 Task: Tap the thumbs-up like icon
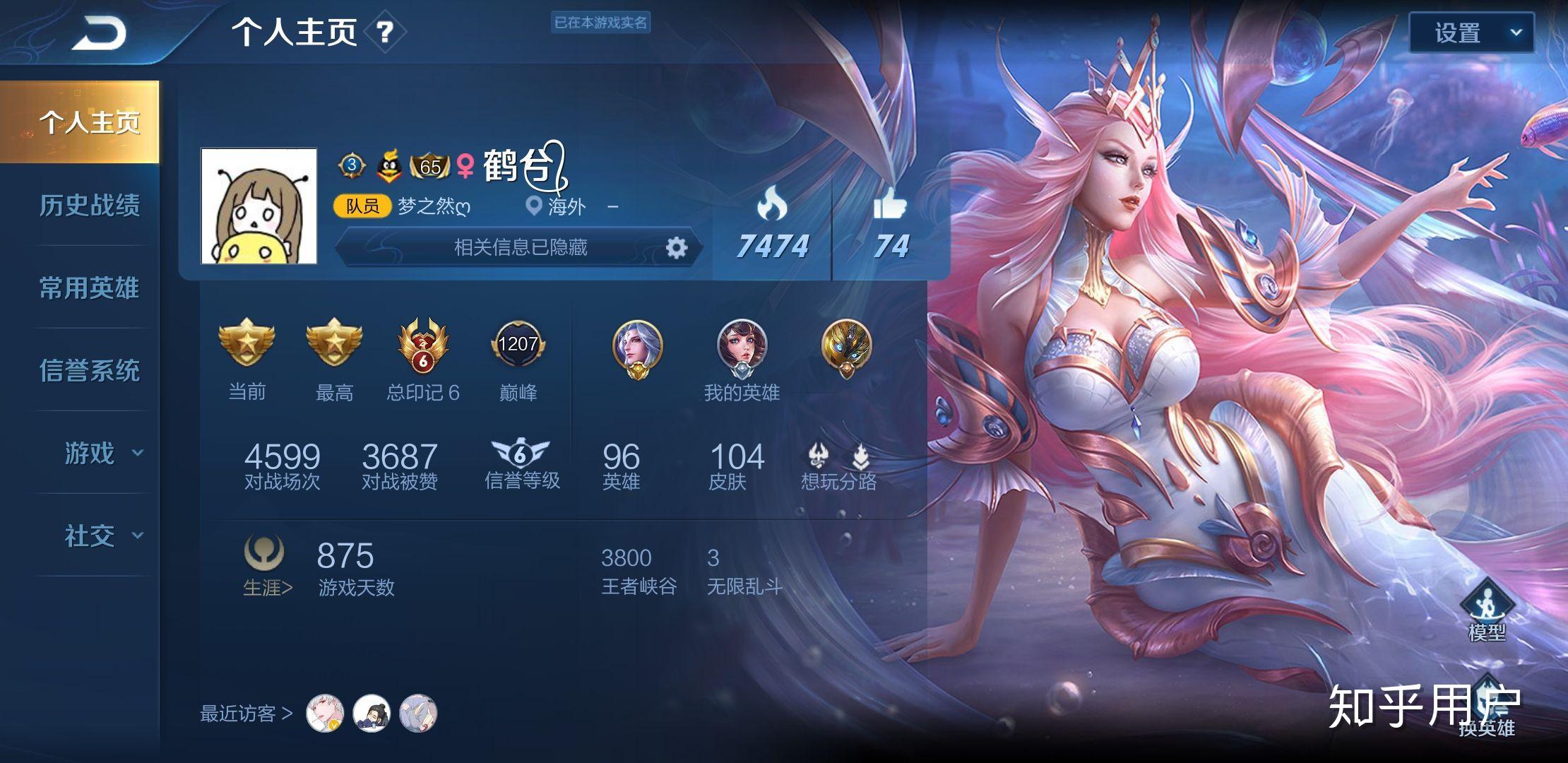click(x=890, y=205)
